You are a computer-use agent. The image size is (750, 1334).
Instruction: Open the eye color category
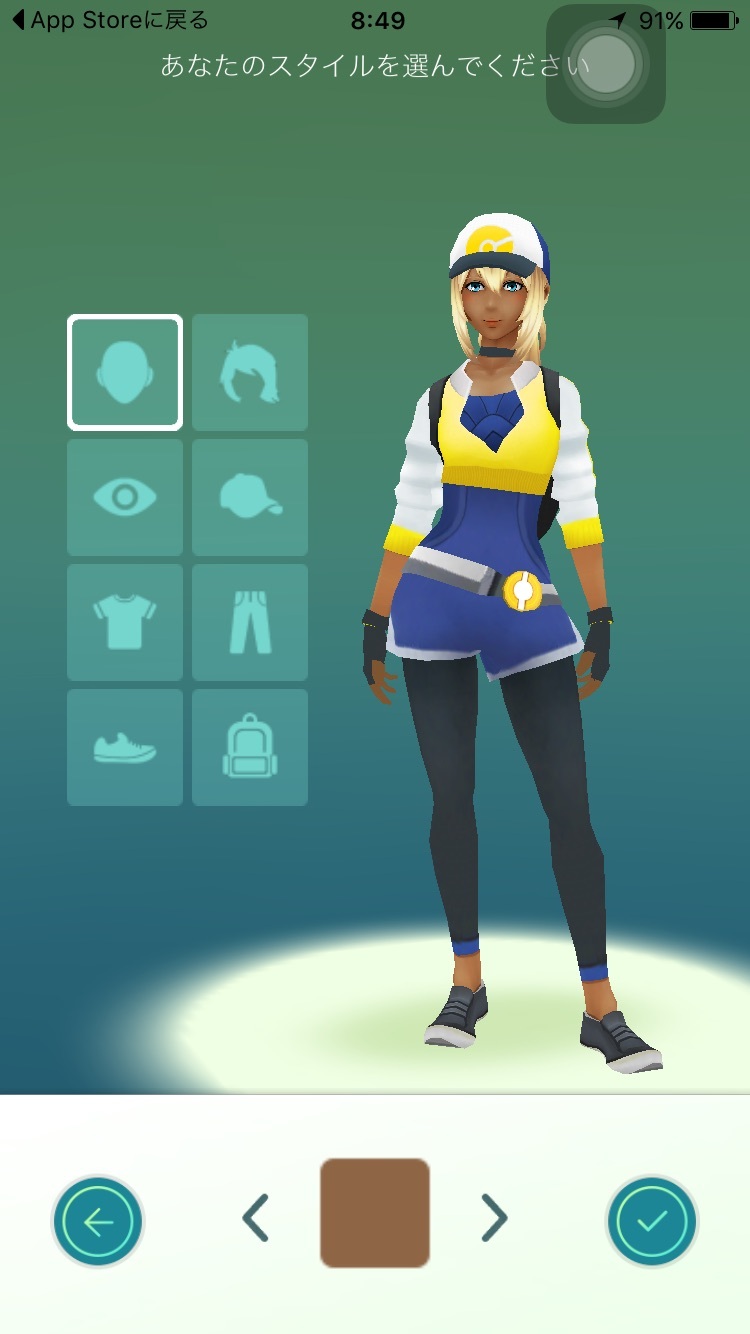[125, 497]
